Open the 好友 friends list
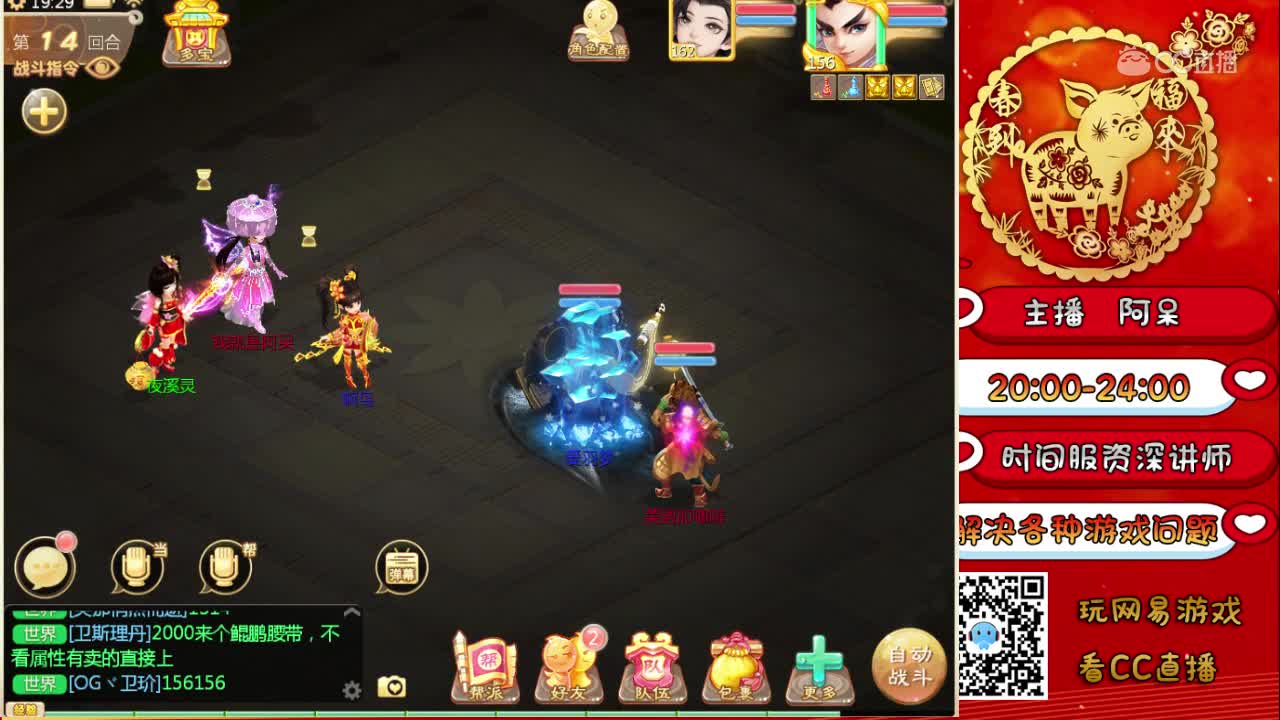The height and width of the screenshot is (720, 1280). pyautogui.click(x=567, y=660)
